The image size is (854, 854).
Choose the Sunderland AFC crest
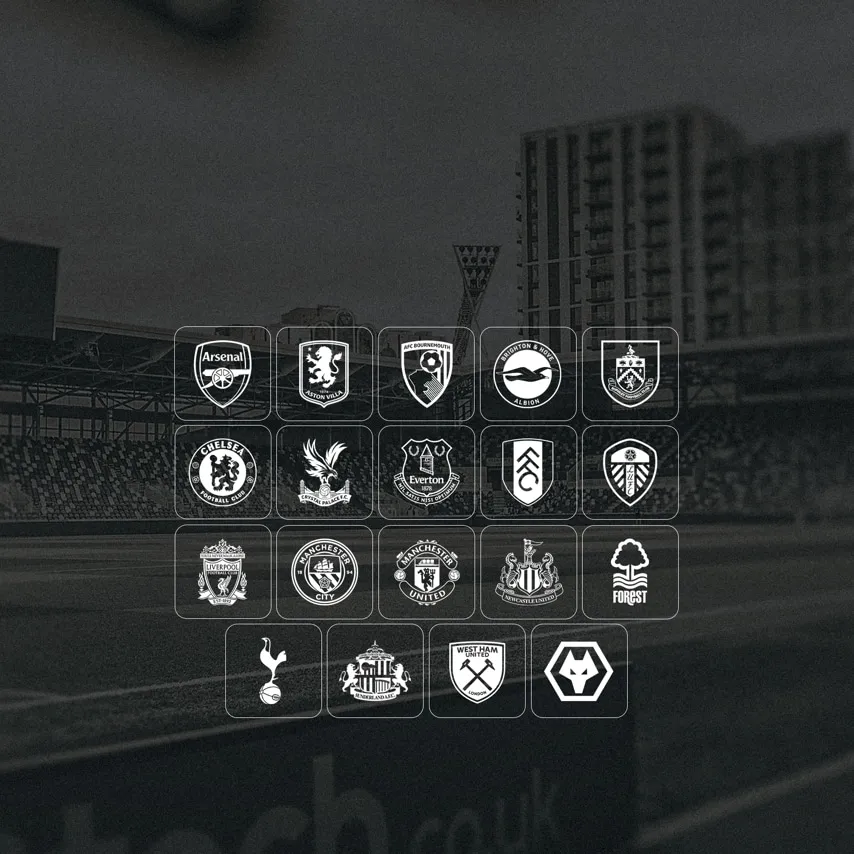375,671
